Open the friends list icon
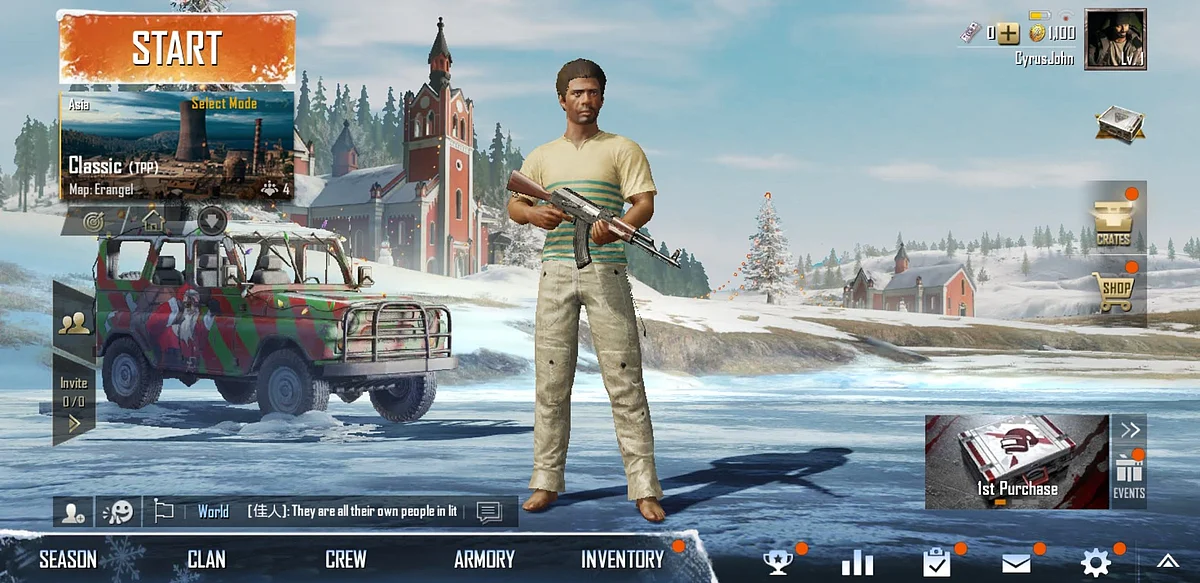 (75, 323)
